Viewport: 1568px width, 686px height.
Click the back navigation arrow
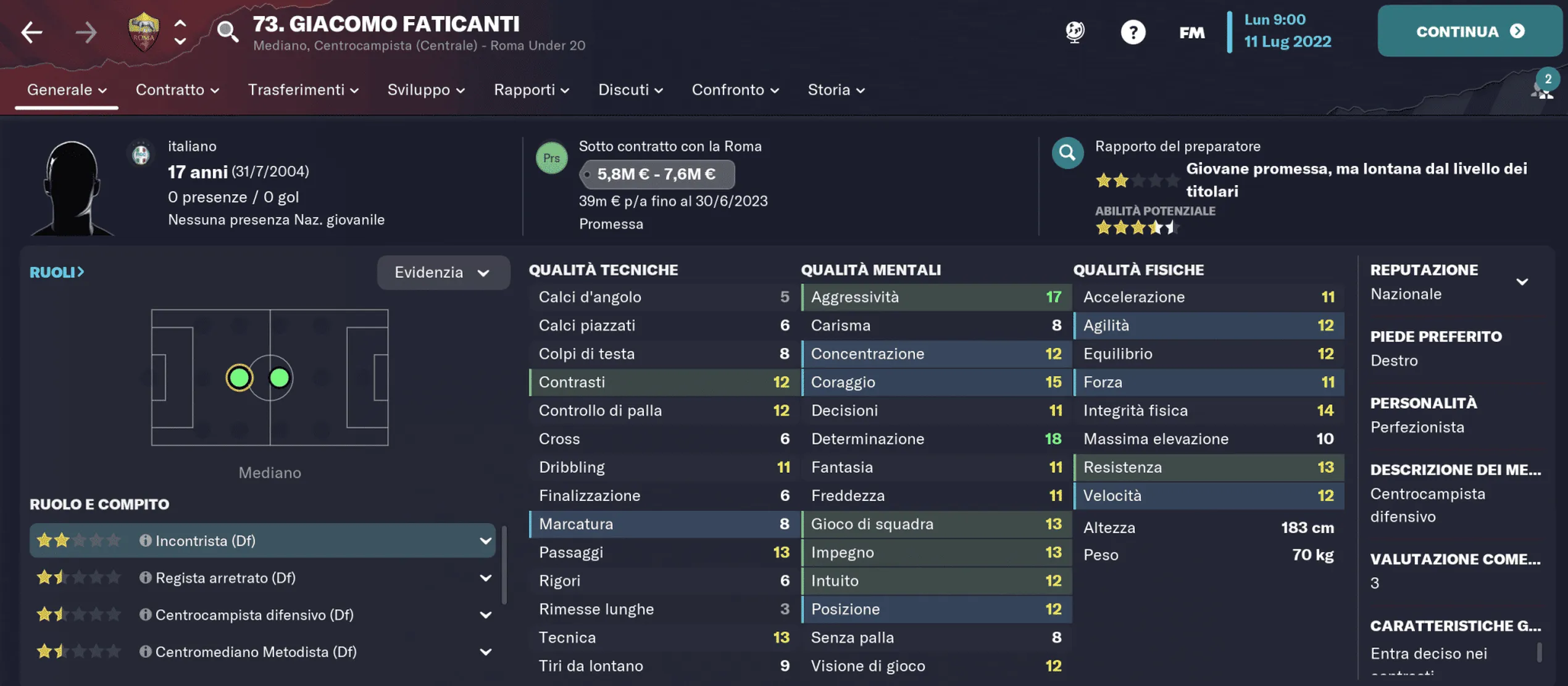(x=31, y=31)
